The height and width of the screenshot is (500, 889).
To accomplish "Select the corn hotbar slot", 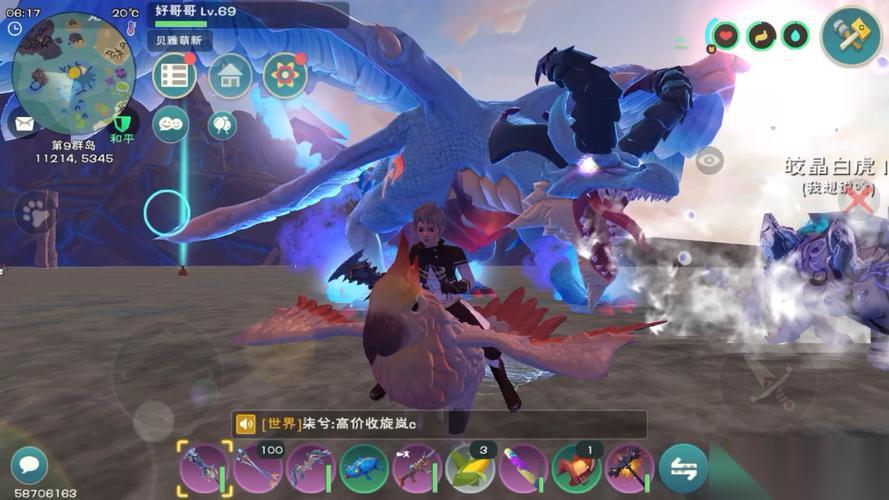I will [470, 469].
